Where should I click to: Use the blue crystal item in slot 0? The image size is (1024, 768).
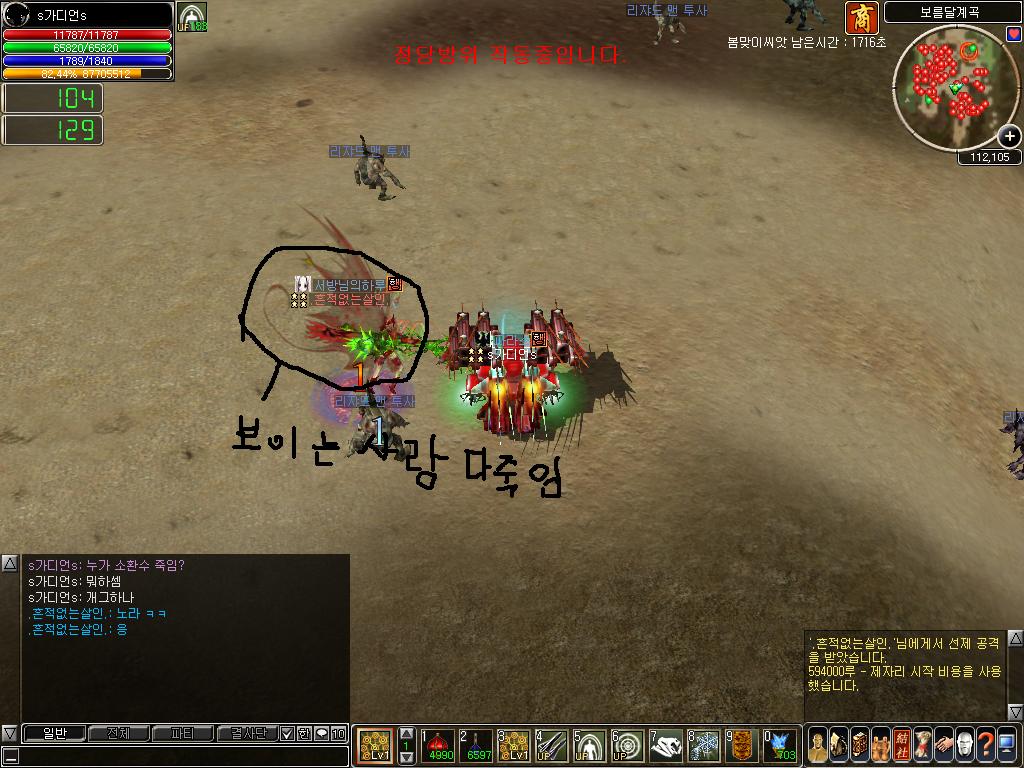(780, 745)
